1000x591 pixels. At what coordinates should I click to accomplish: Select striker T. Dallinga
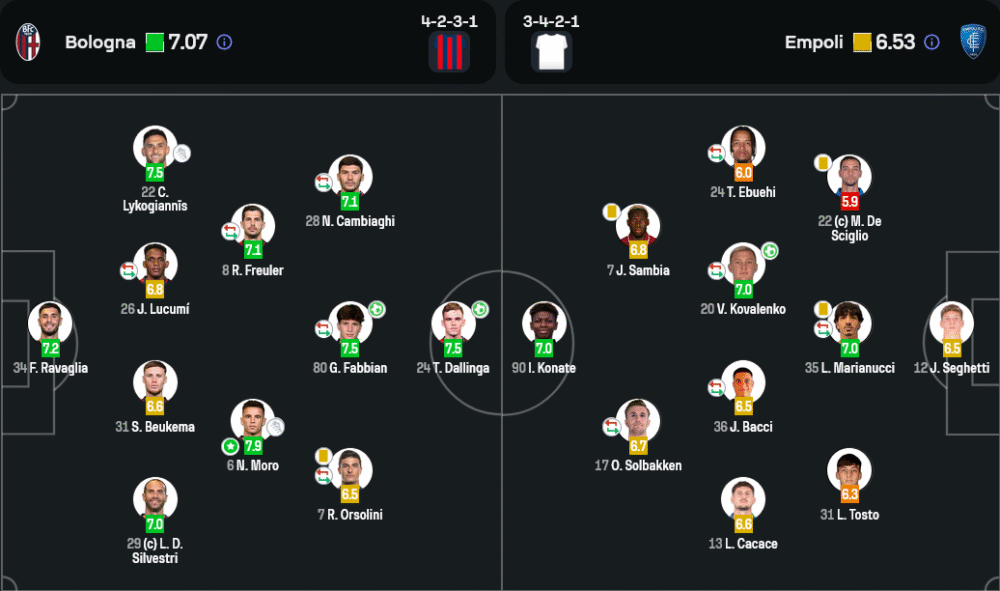(453, 323)
